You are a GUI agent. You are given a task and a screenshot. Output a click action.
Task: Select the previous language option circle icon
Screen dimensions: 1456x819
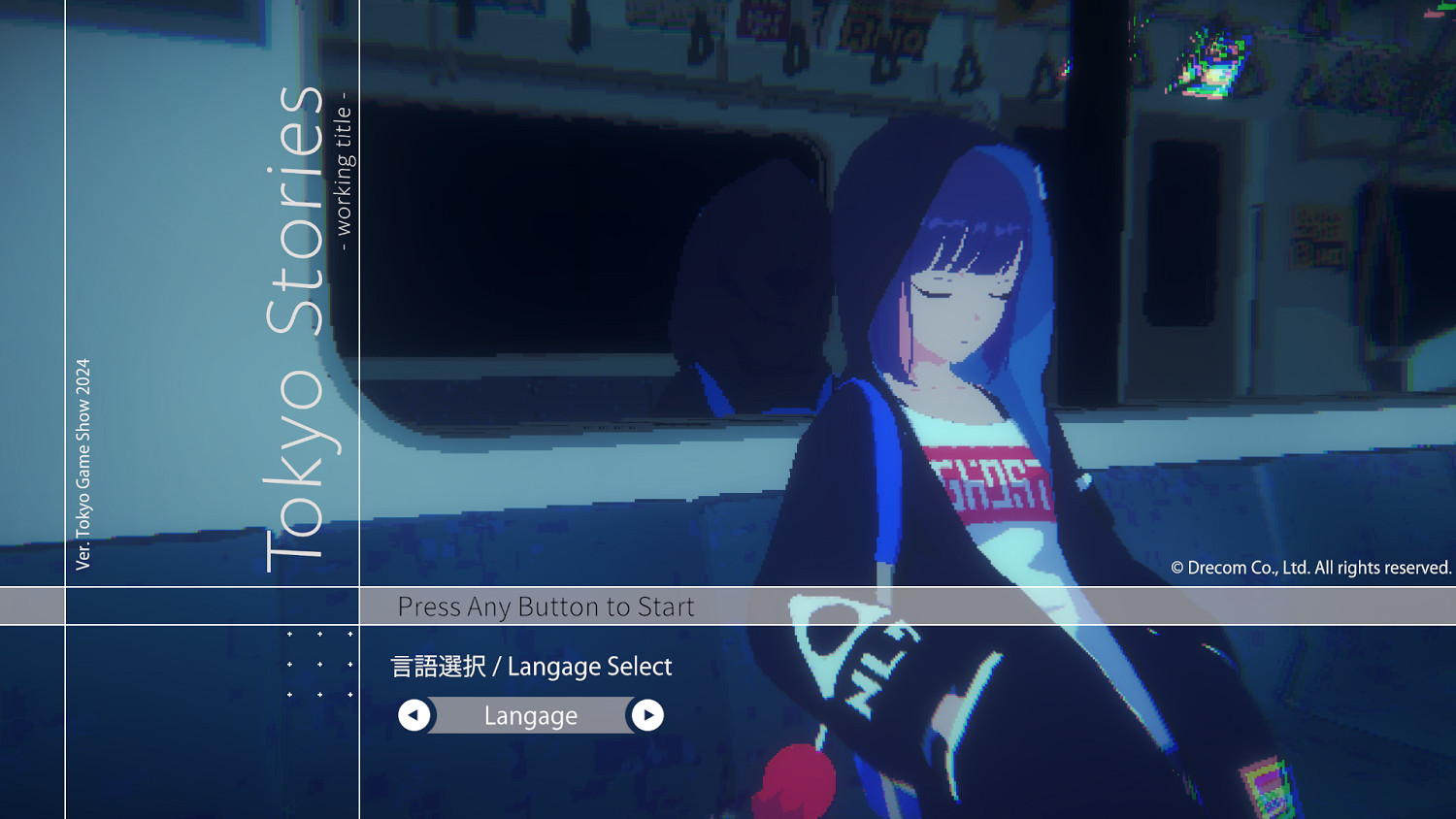click(x=414, y=715)
